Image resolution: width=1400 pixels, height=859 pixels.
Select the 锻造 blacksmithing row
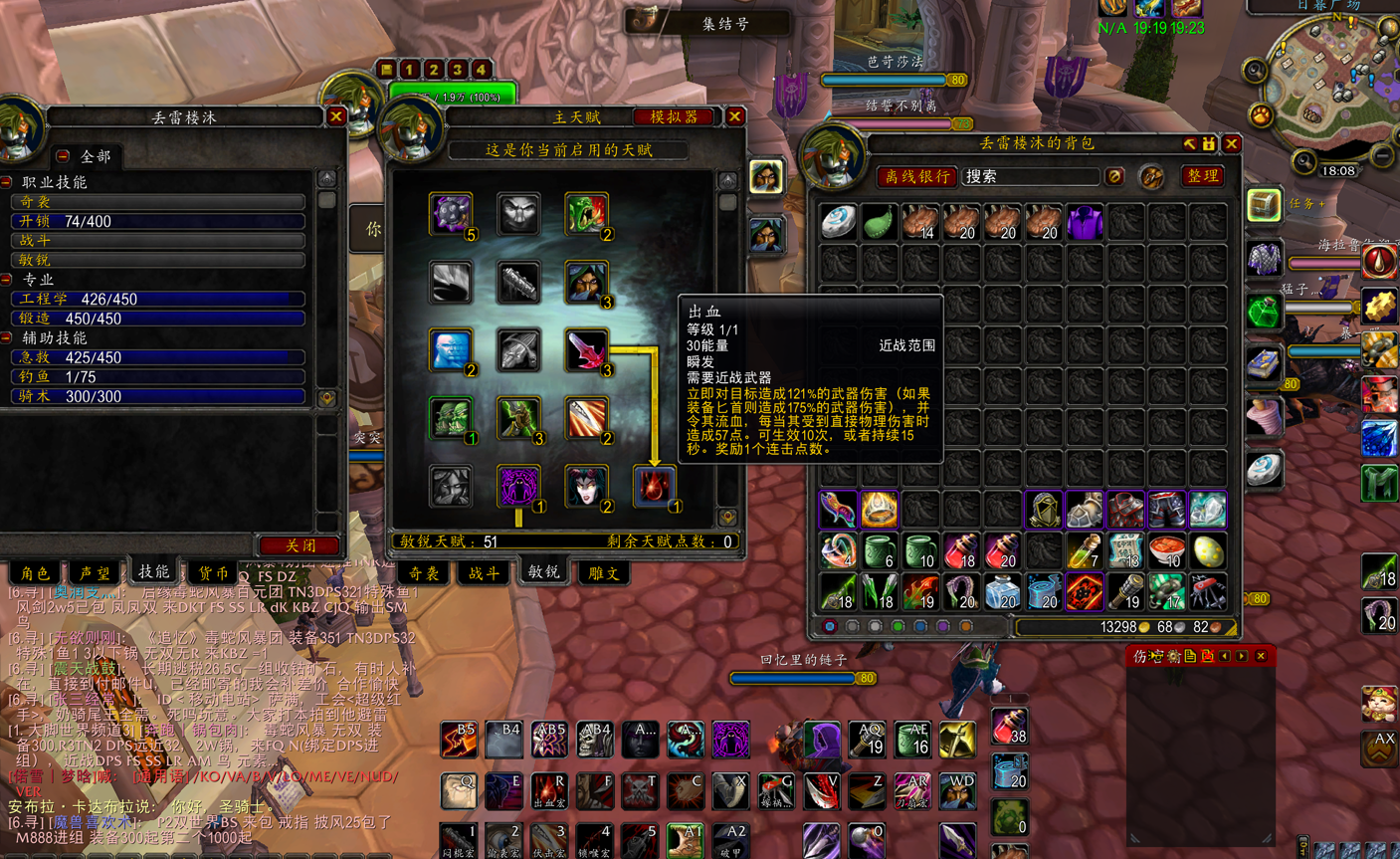(157, 319)
